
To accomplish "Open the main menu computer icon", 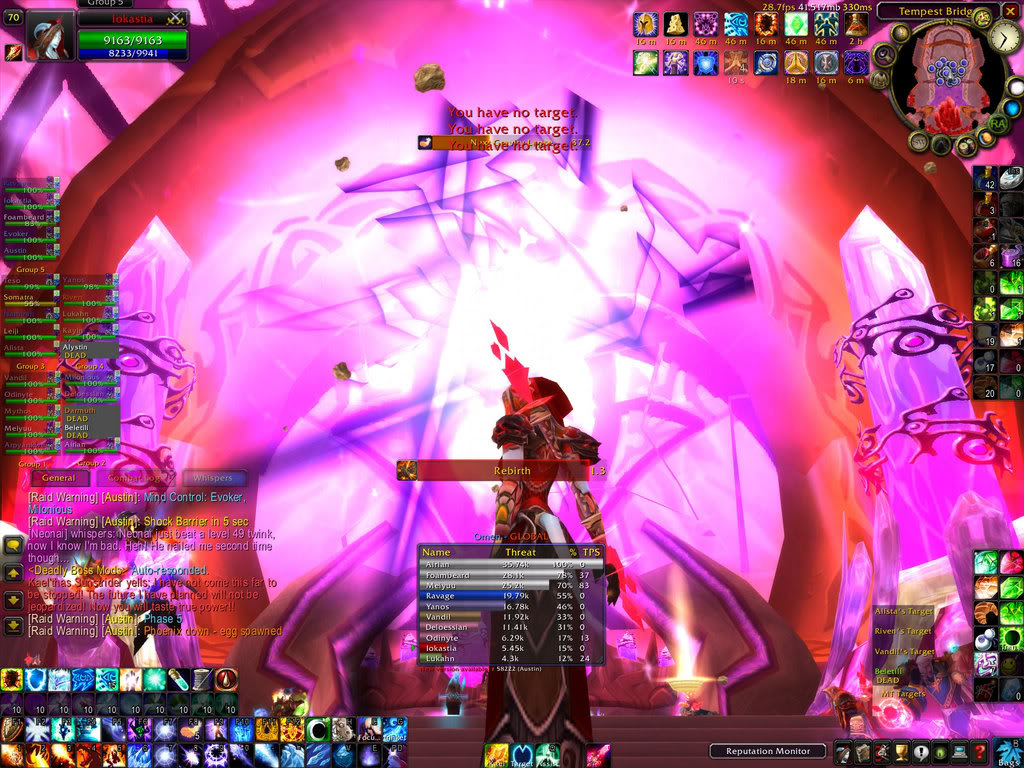I will tap(961, 753).
